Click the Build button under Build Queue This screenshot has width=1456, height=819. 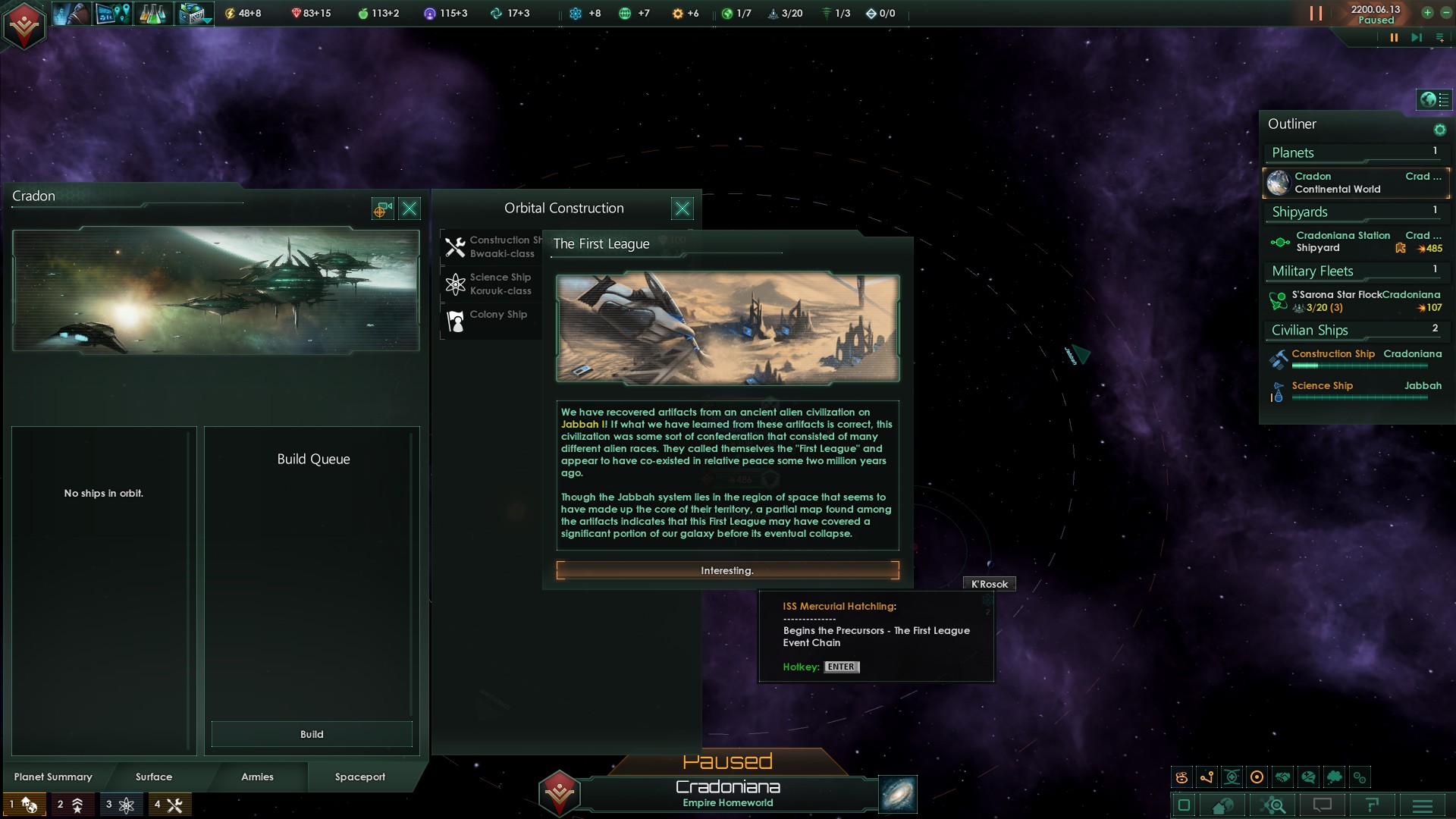coord(312,734)
